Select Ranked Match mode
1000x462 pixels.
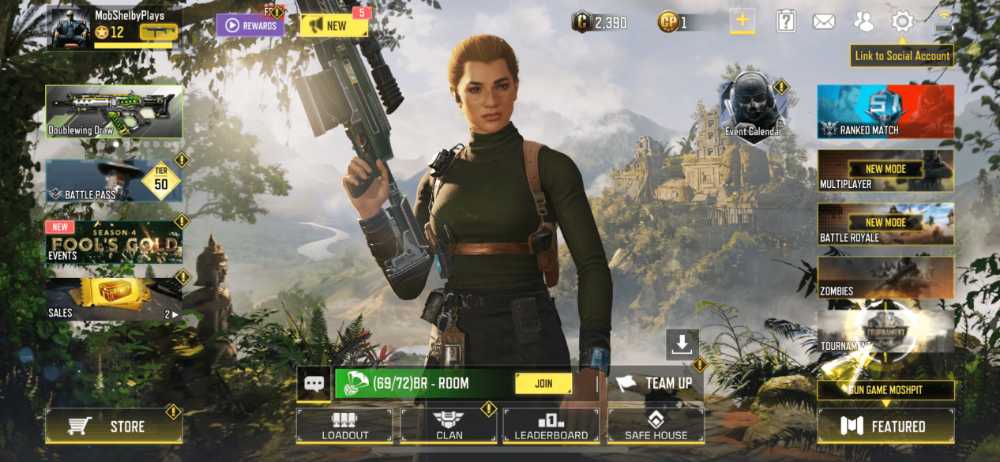point(885,111)
